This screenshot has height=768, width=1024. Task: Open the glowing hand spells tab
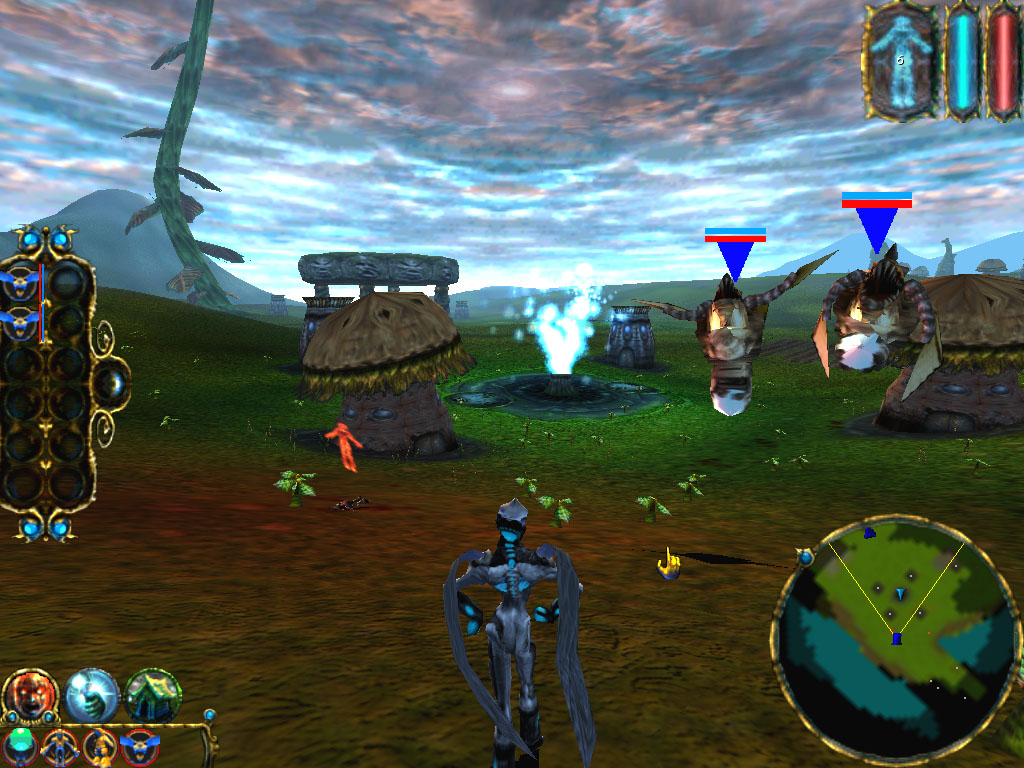(x=92, y=695)
